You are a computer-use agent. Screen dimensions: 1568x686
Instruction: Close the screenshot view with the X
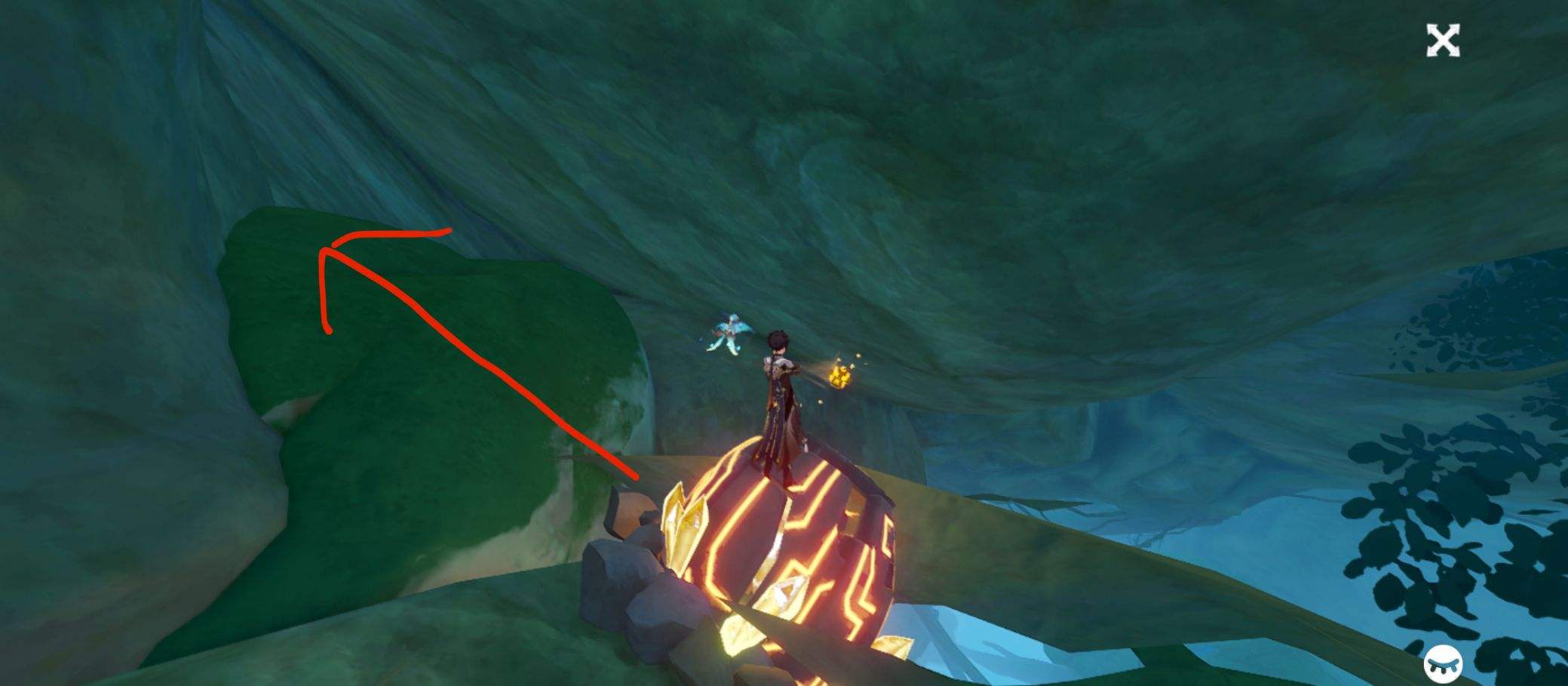coord(1444,43)
